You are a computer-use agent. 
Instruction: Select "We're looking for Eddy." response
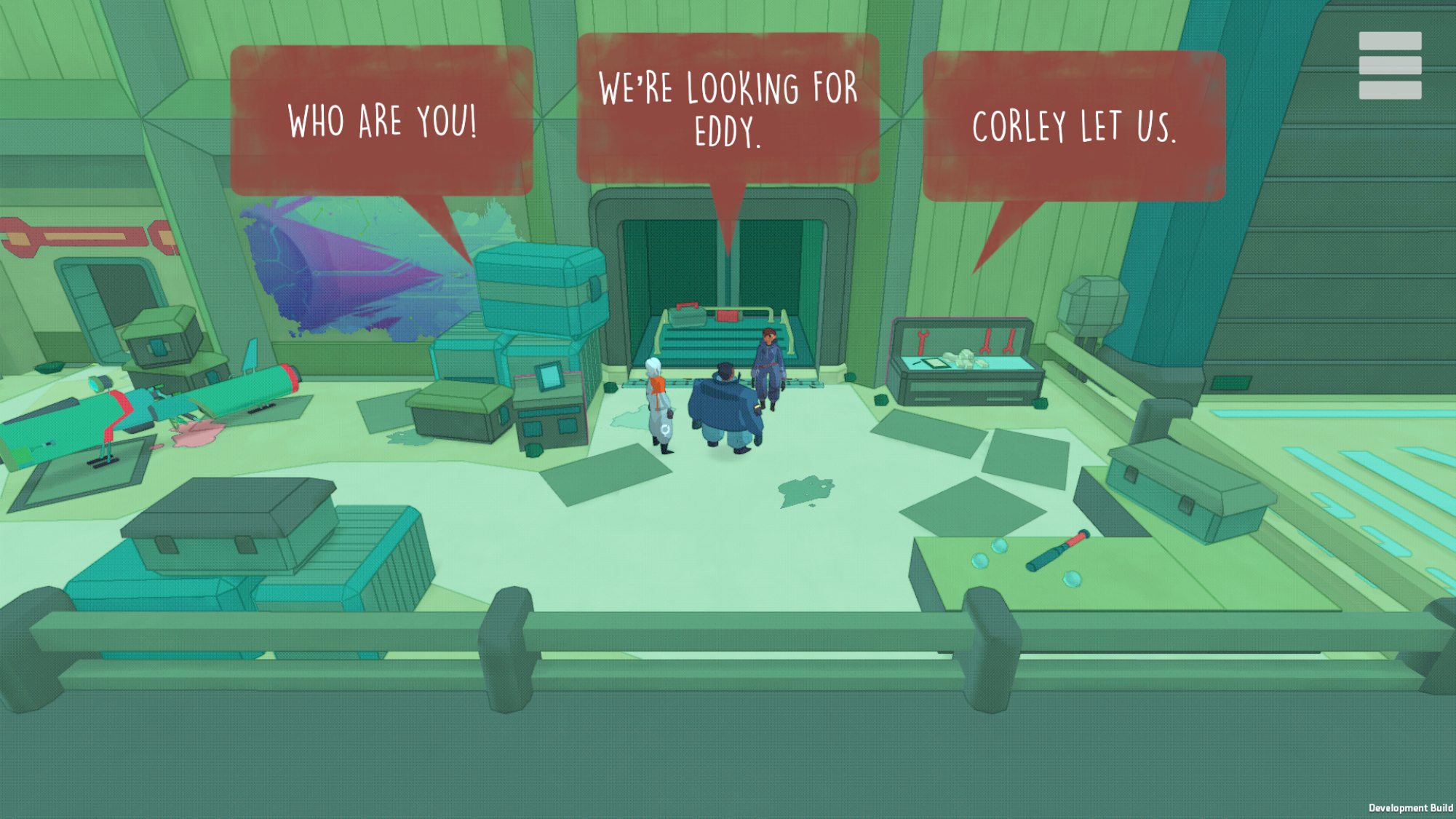[728, 109]
